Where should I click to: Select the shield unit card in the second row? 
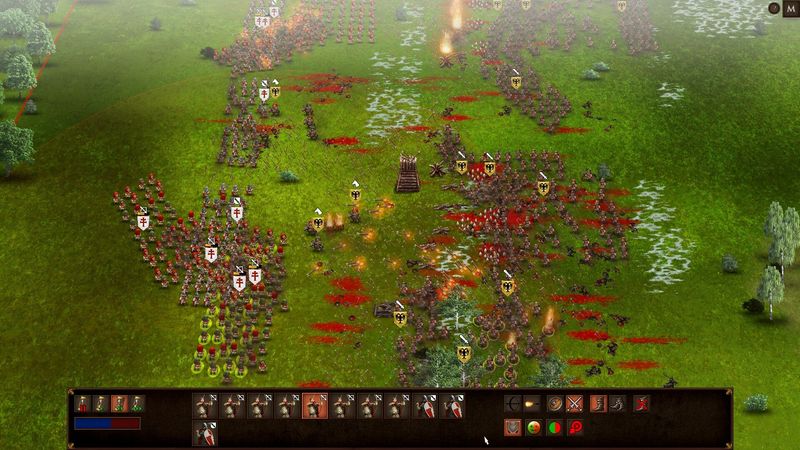[x=205, y=432]
